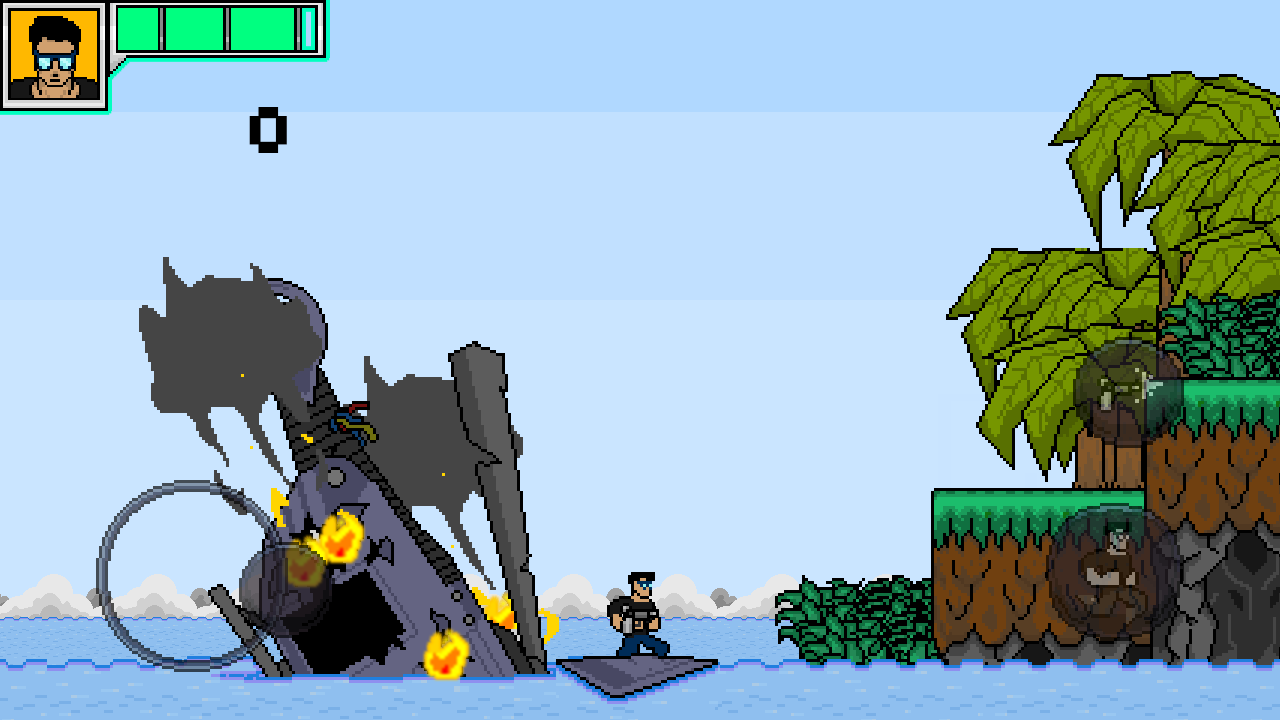Tap the virtual joystick's dark round knob
1280x720 pixels.
(285, 589)
